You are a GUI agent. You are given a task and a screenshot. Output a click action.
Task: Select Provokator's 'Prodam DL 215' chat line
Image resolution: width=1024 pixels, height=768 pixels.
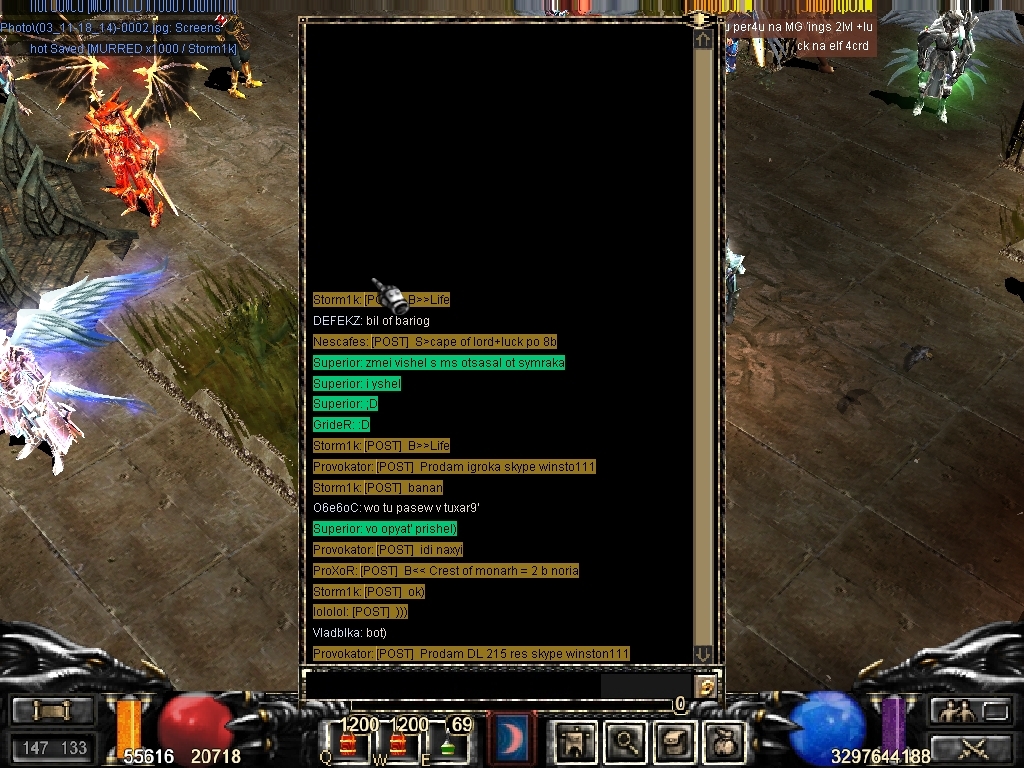click(471, 654)
